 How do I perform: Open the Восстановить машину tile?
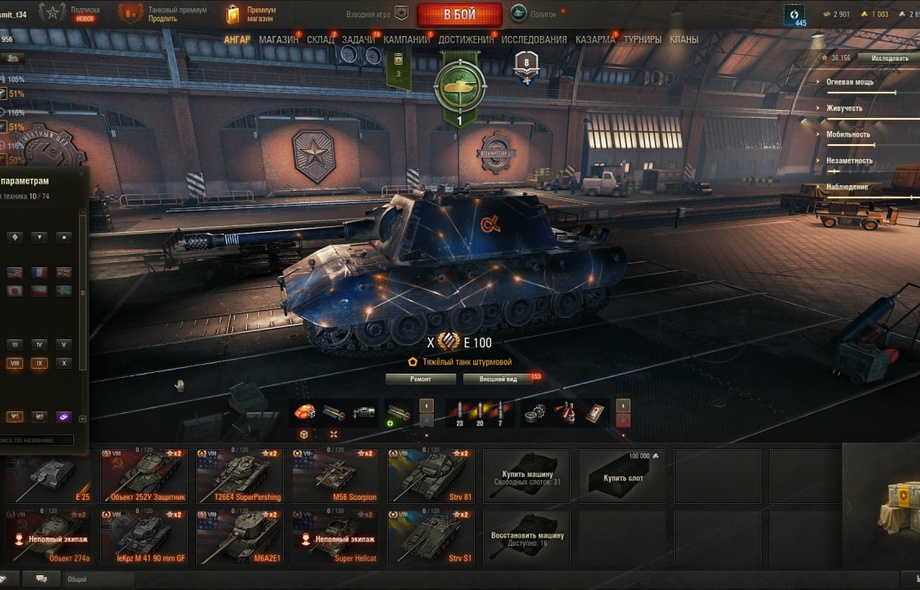(x=527, y=537)
